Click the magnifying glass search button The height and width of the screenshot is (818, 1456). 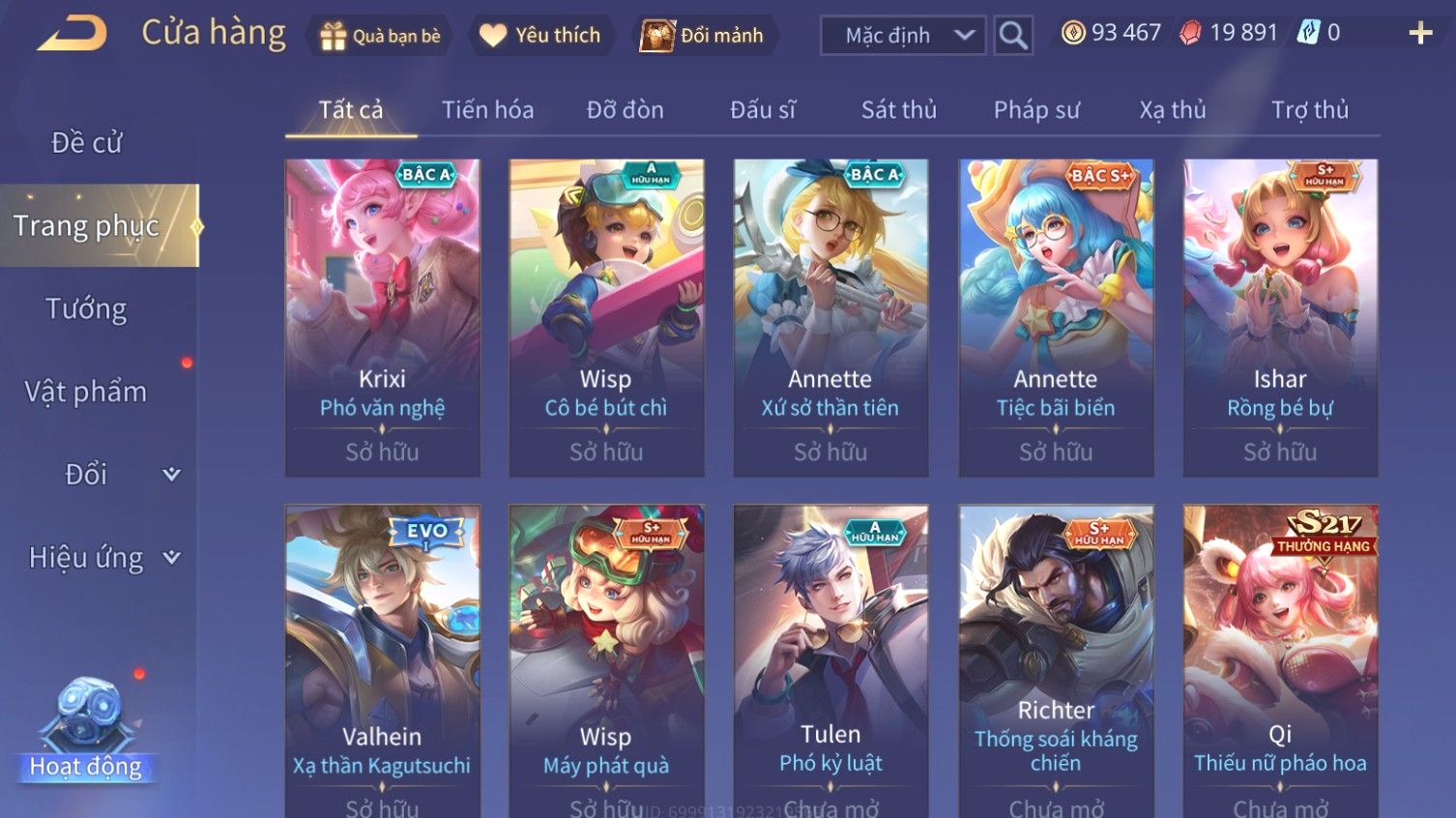pyautogui.click(x=1013, y=36)
